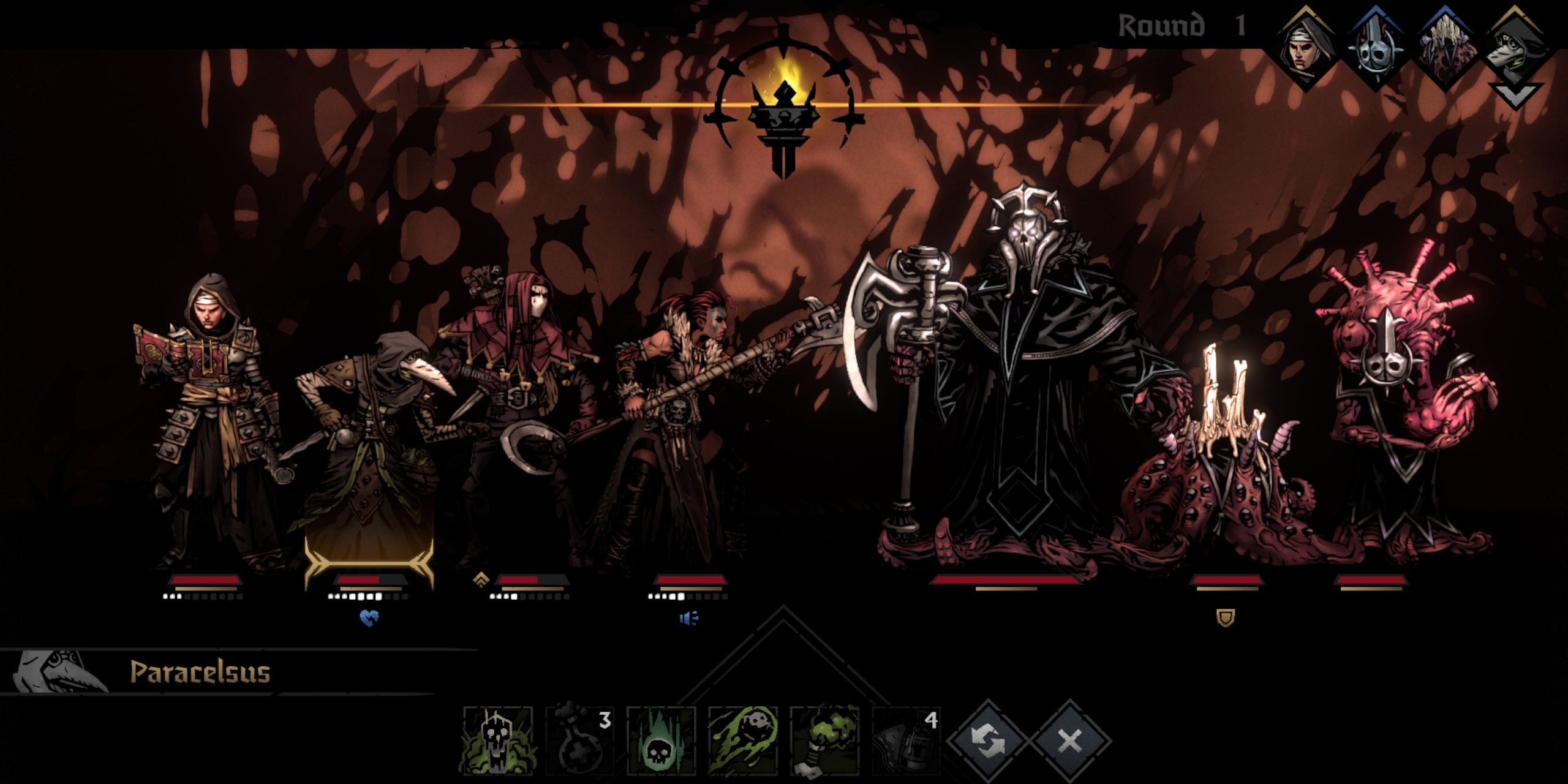Click the torch flame meter at screen top
This screenshot has height=784, width=1568.
[787, 110]
